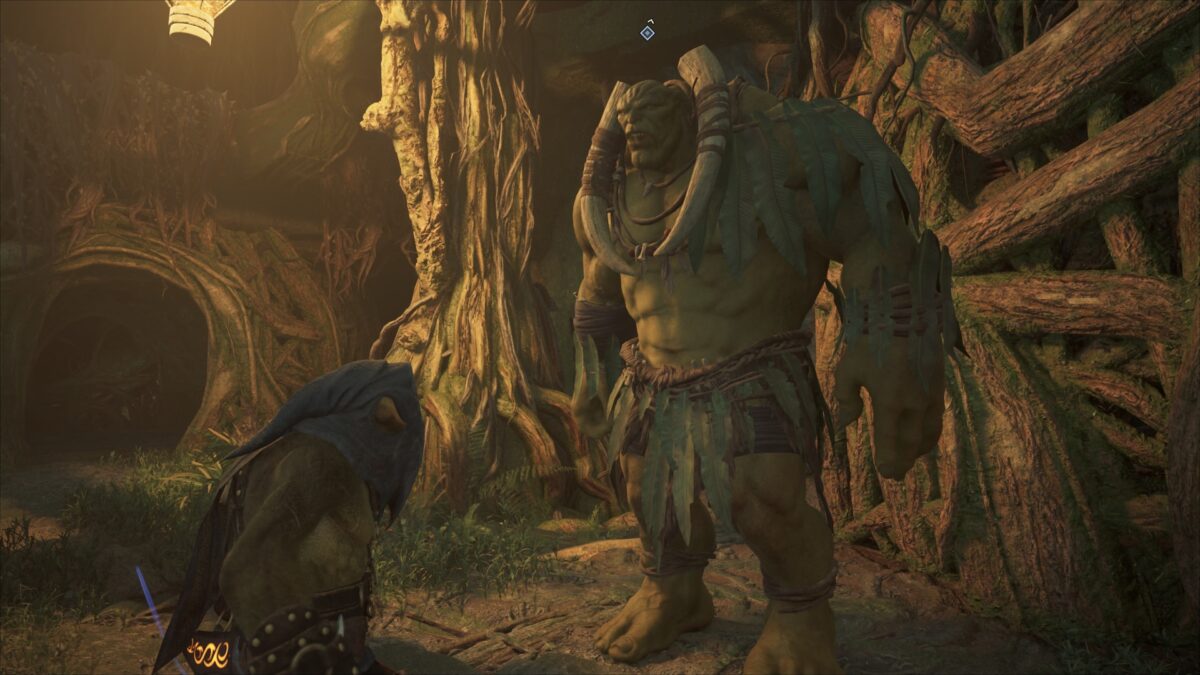Click the blue diamond objective marker
1200x675 pixels.
tap(647, 33)
